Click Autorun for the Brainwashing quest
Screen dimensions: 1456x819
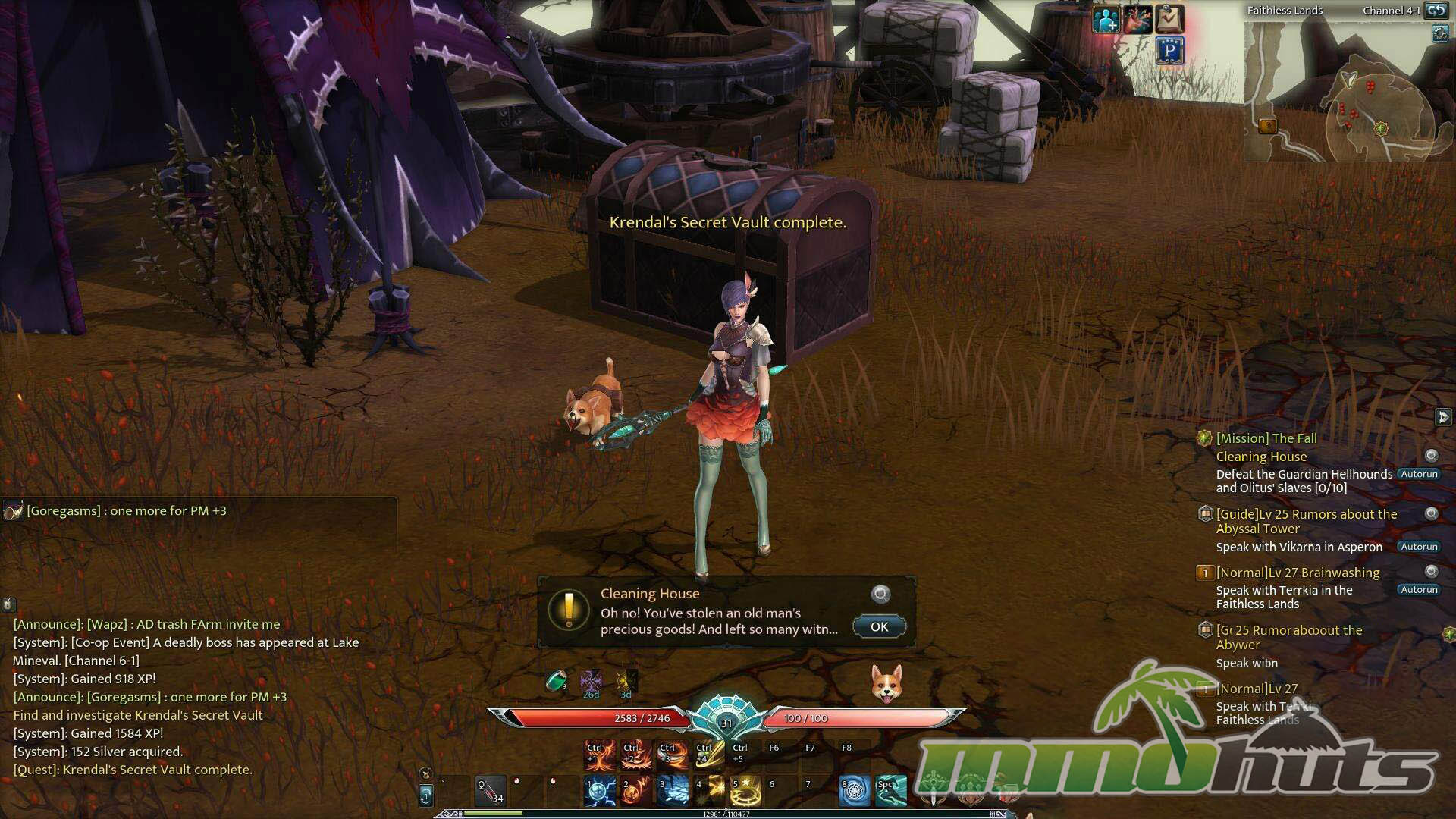coord(1419,589)
